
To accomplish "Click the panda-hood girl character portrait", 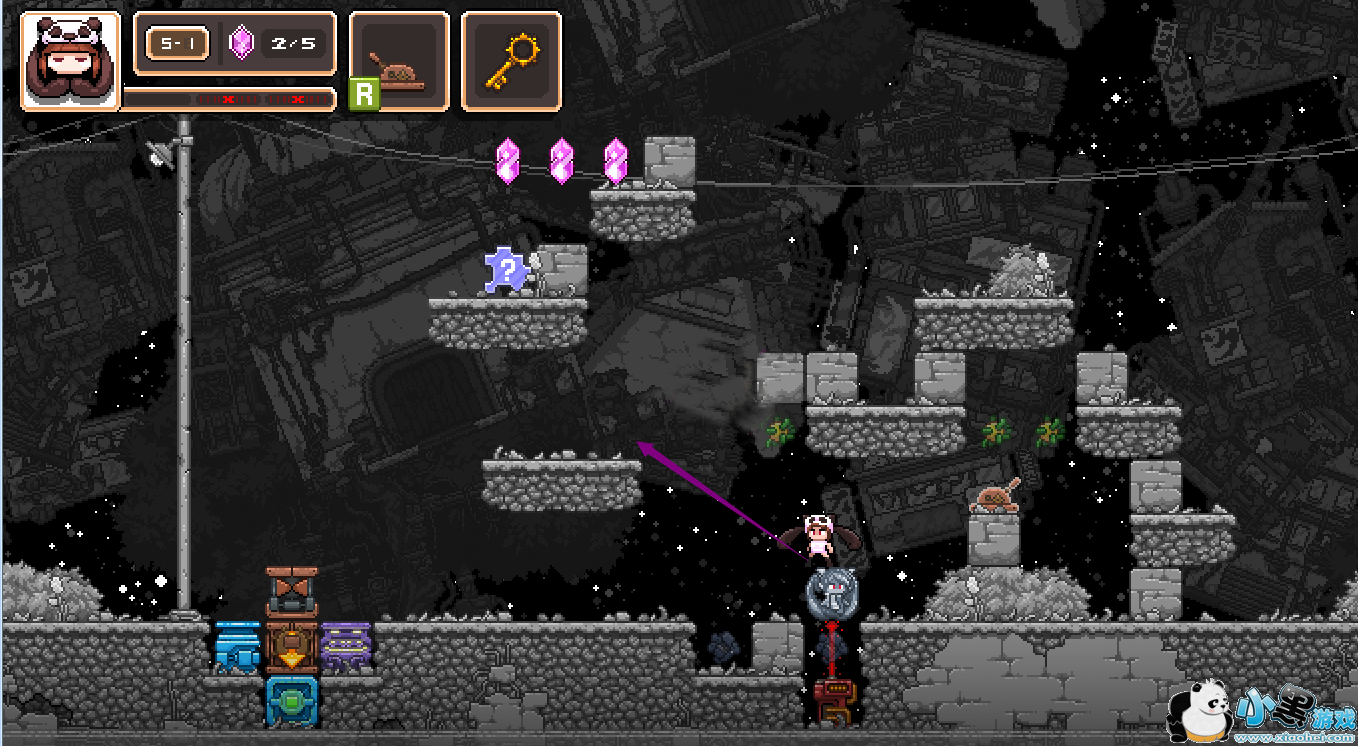I will pyautogui.click(x=70, y=61).
